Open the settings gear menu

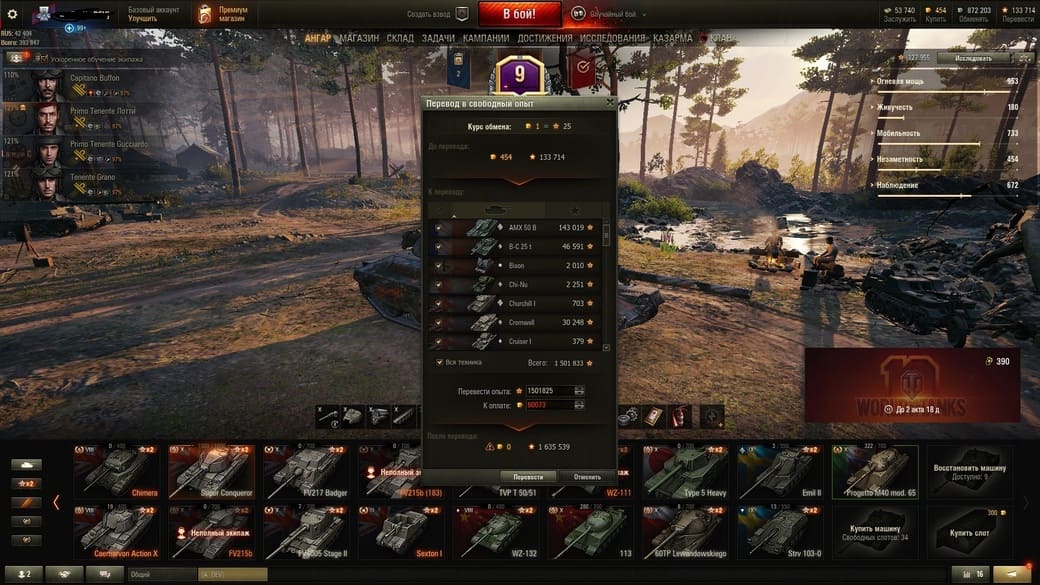coord(13,14)
